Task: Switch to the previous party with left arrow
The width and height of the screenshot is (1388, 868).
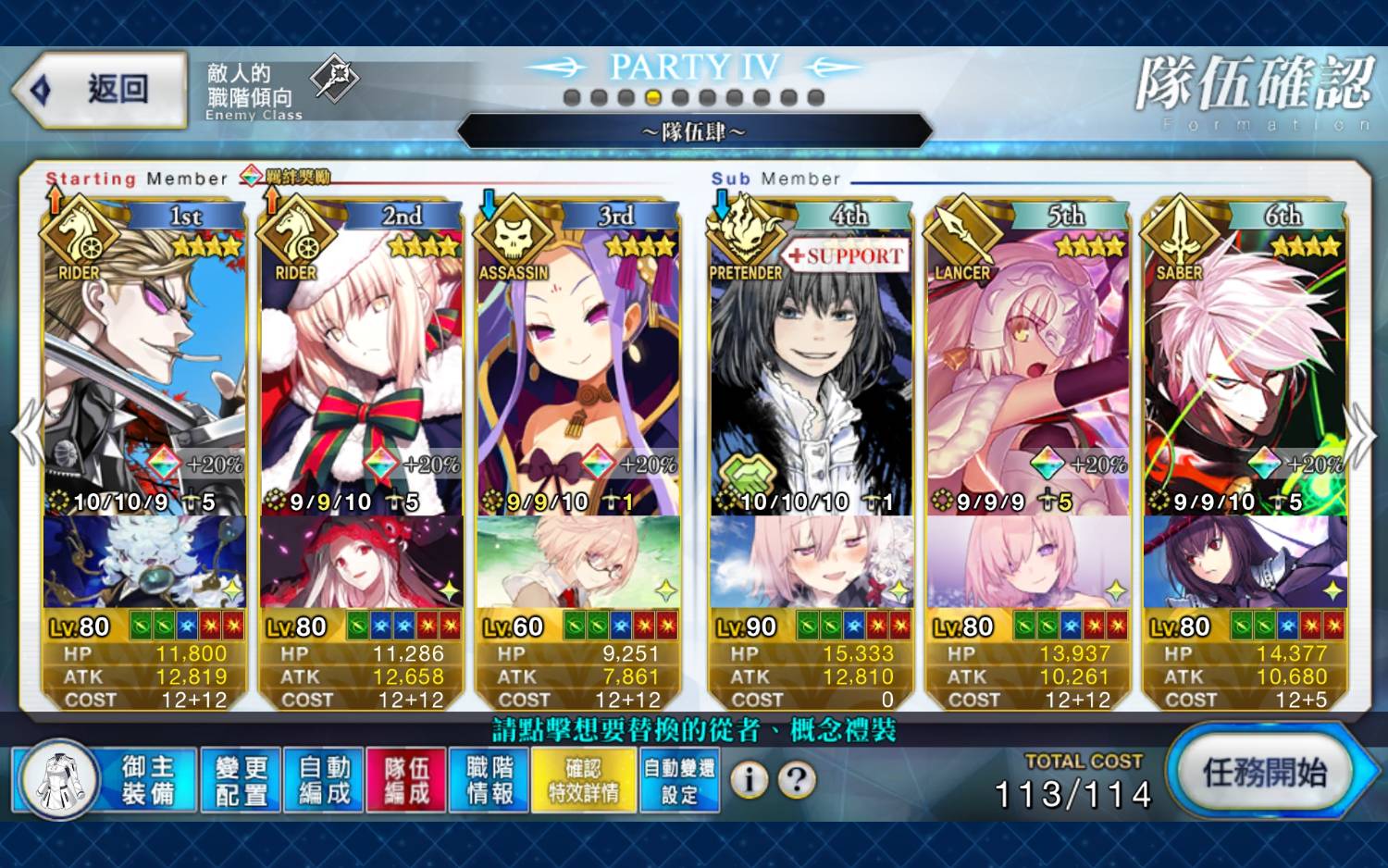Action: pos(26,433)
